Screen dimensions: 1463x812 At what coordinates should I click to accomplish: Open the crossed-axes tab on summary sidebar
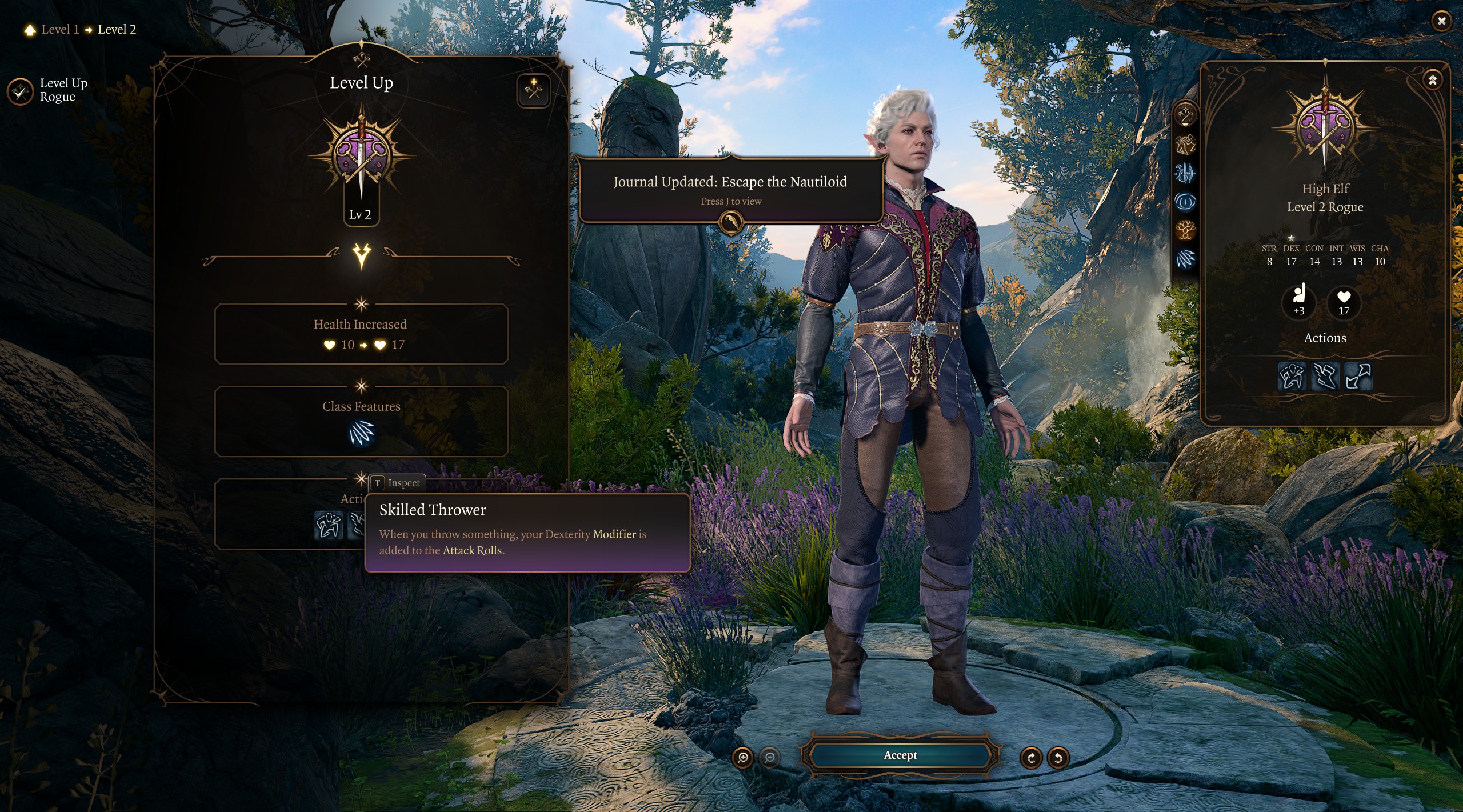1185,115
